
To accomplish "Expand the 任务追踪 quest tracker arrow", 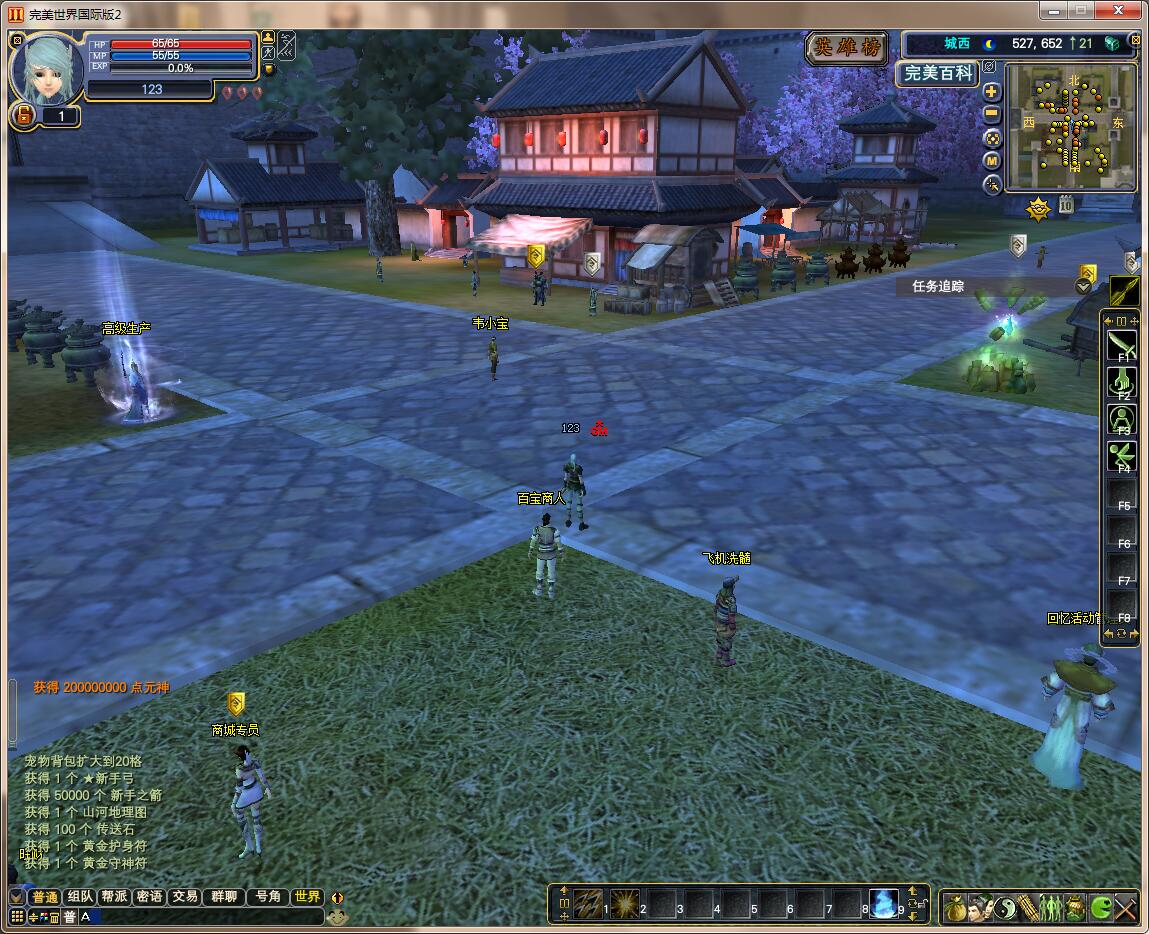I will coord(1083,286).
